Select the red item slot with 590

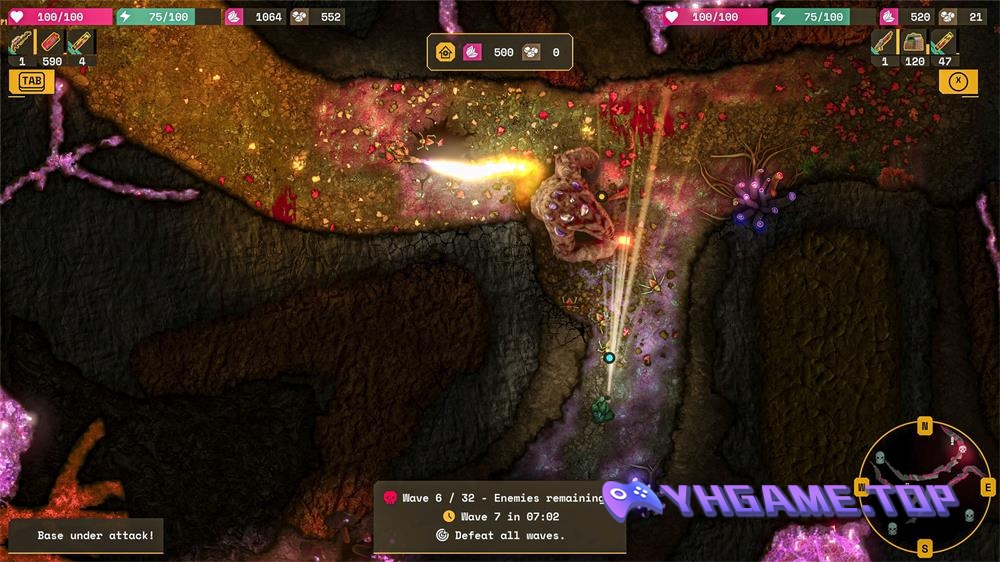[x=51, y=43]
